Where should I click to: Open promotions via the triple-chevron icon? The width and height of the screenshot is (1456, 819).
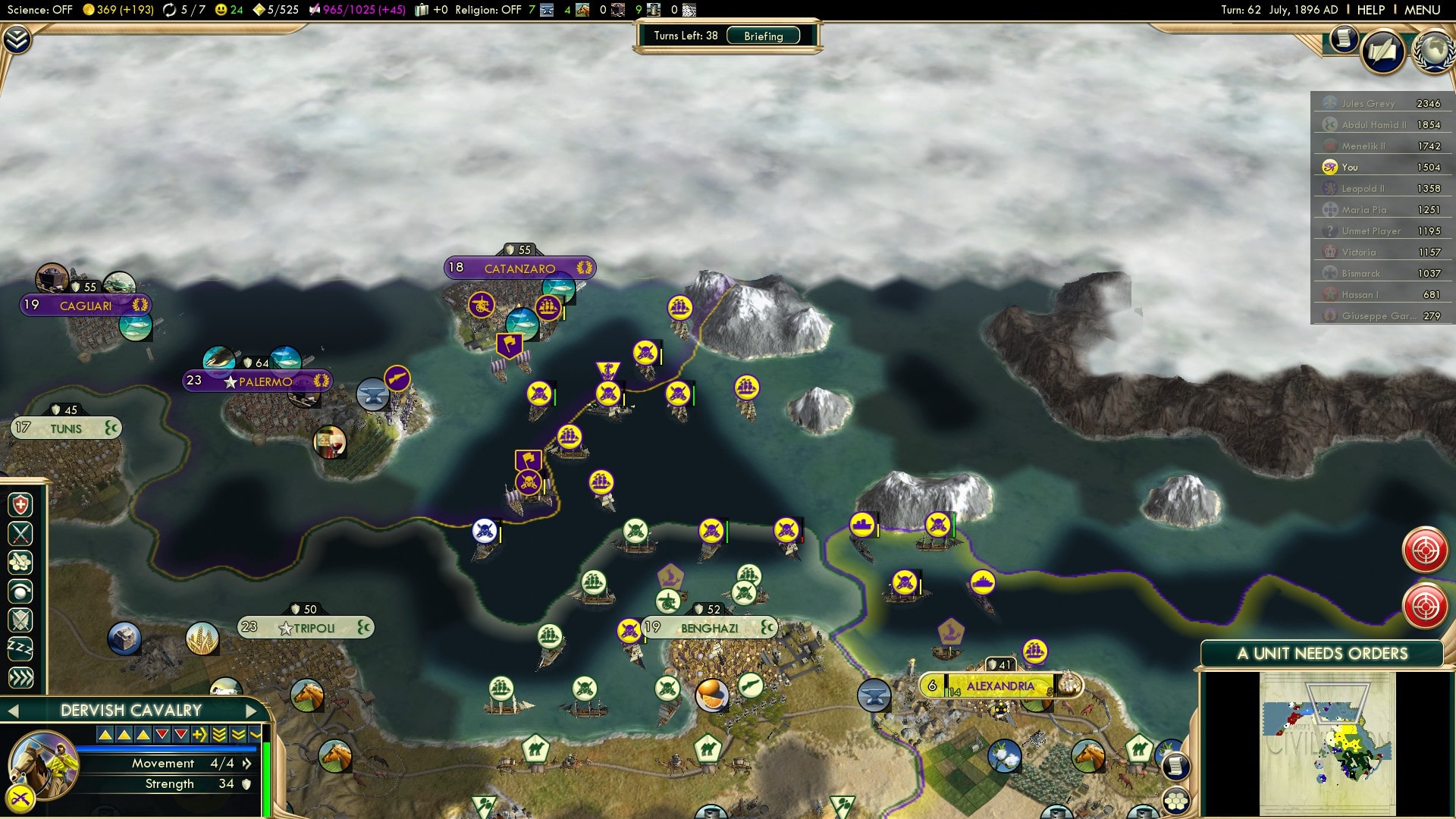[x=20, y=676]
